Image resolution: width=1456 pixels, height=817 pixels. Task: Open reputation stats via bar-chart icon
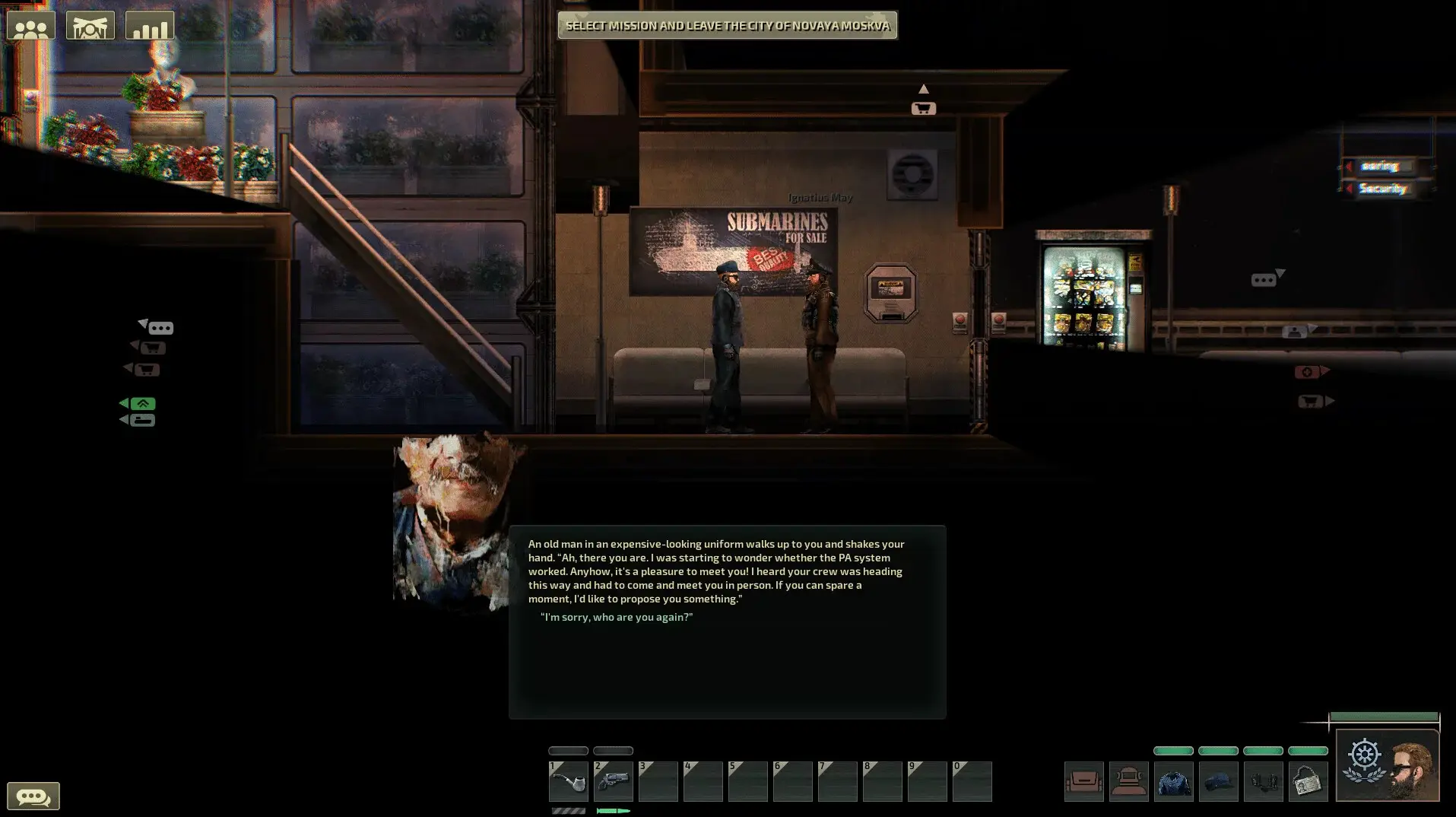[x=150, y=24]
